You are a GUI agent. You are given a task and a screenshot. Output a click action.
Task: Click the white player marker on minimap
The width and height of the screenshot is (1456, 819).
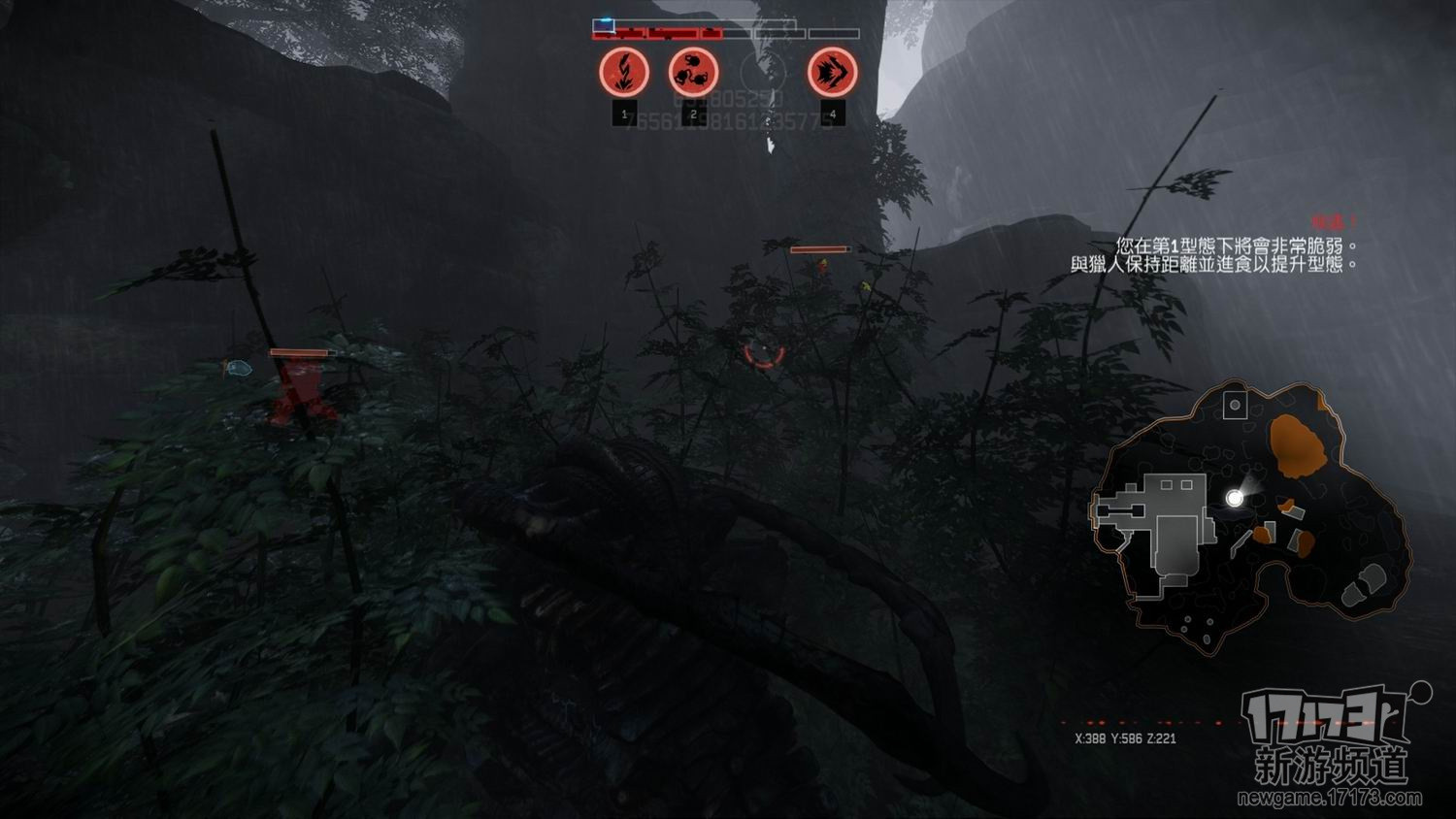[x=1235, y=498]
